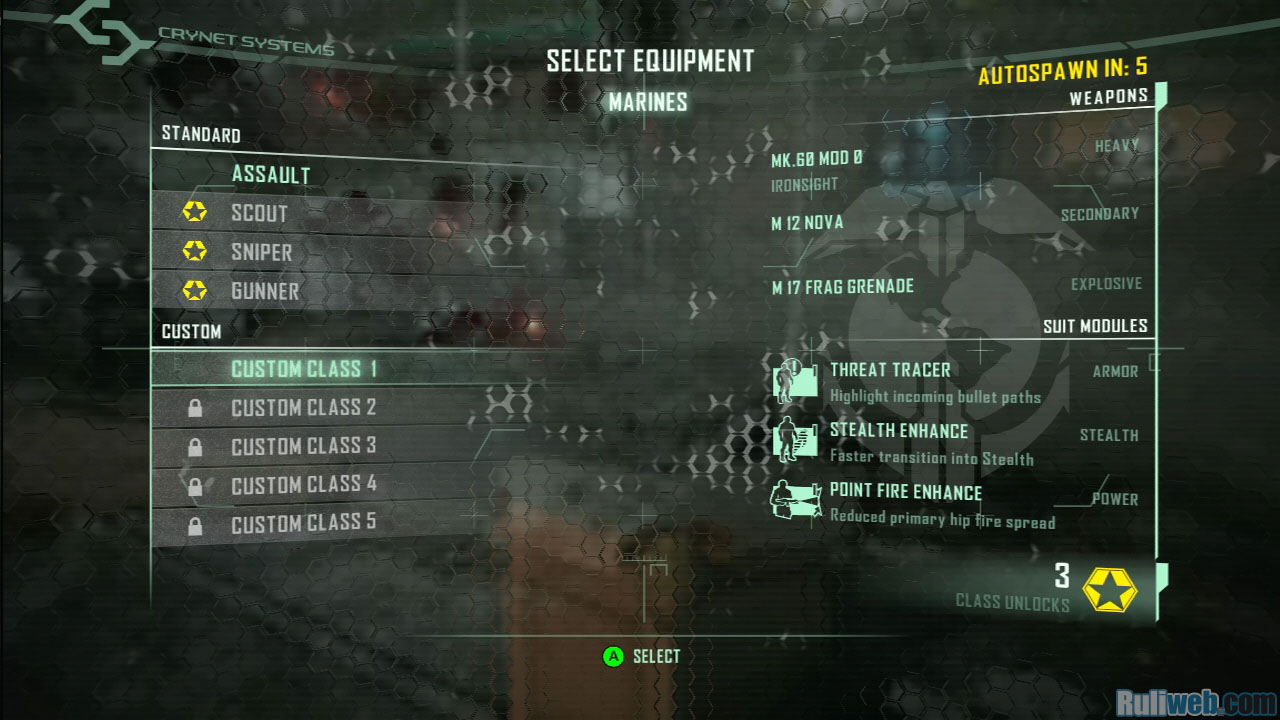Pick the Sniper class entry
Image resolution: width=1280 pixels, height=720 pixels.
coord(261,253)
